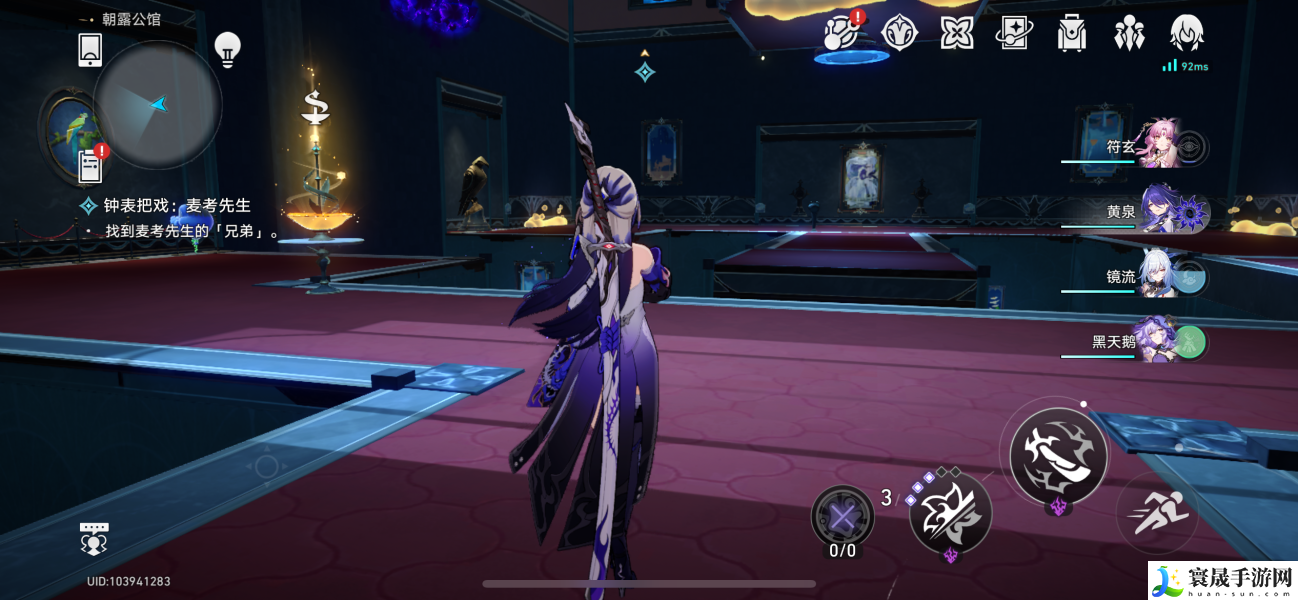Open the circular minimap
Image resolution: width=1298 pixels, height=600 pixels.
[157, 104]
